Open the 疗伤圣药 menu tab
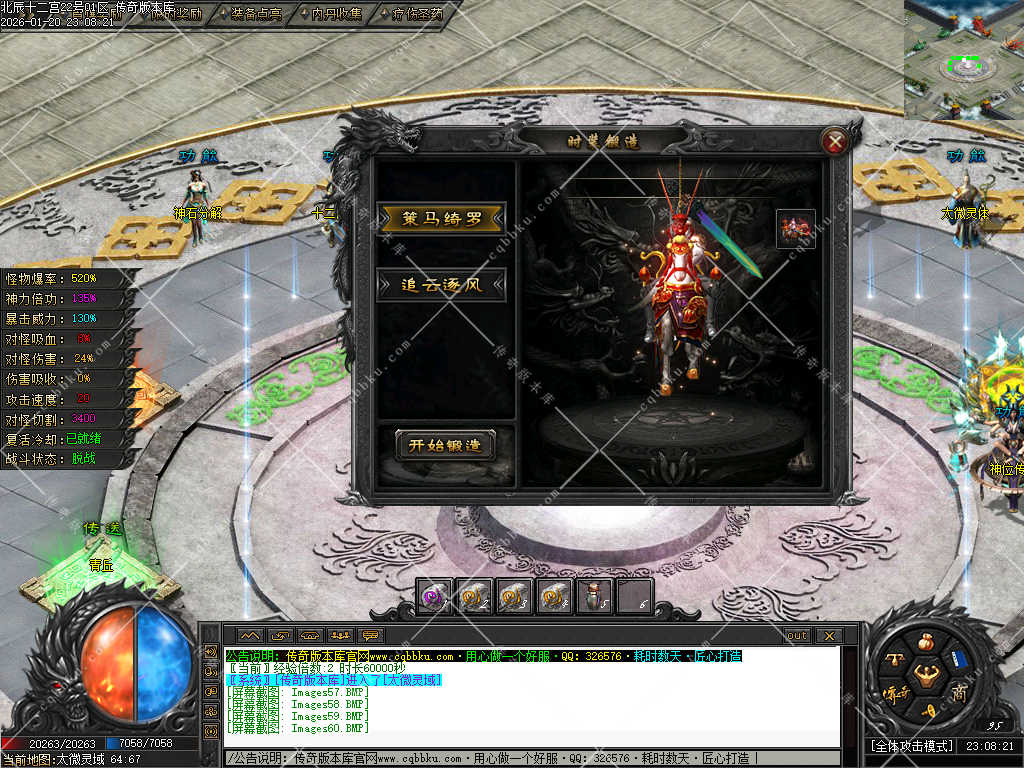The width and height of the screenshot is (1024, 768). [x=411, y=14]
